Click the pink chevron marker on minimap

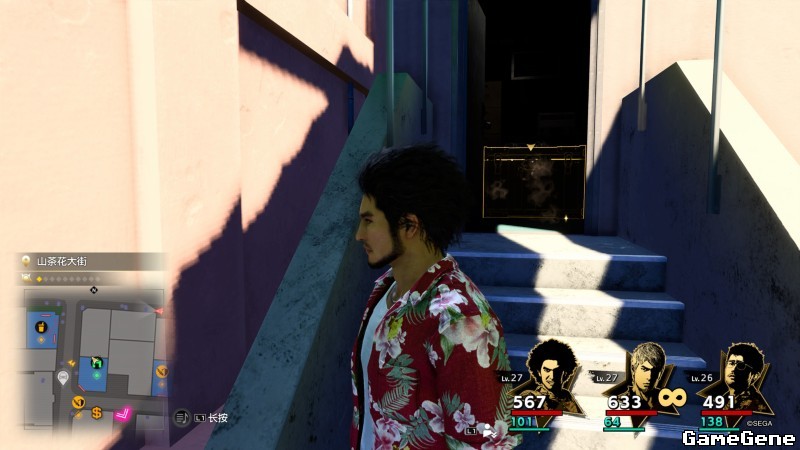click(125, 412)
